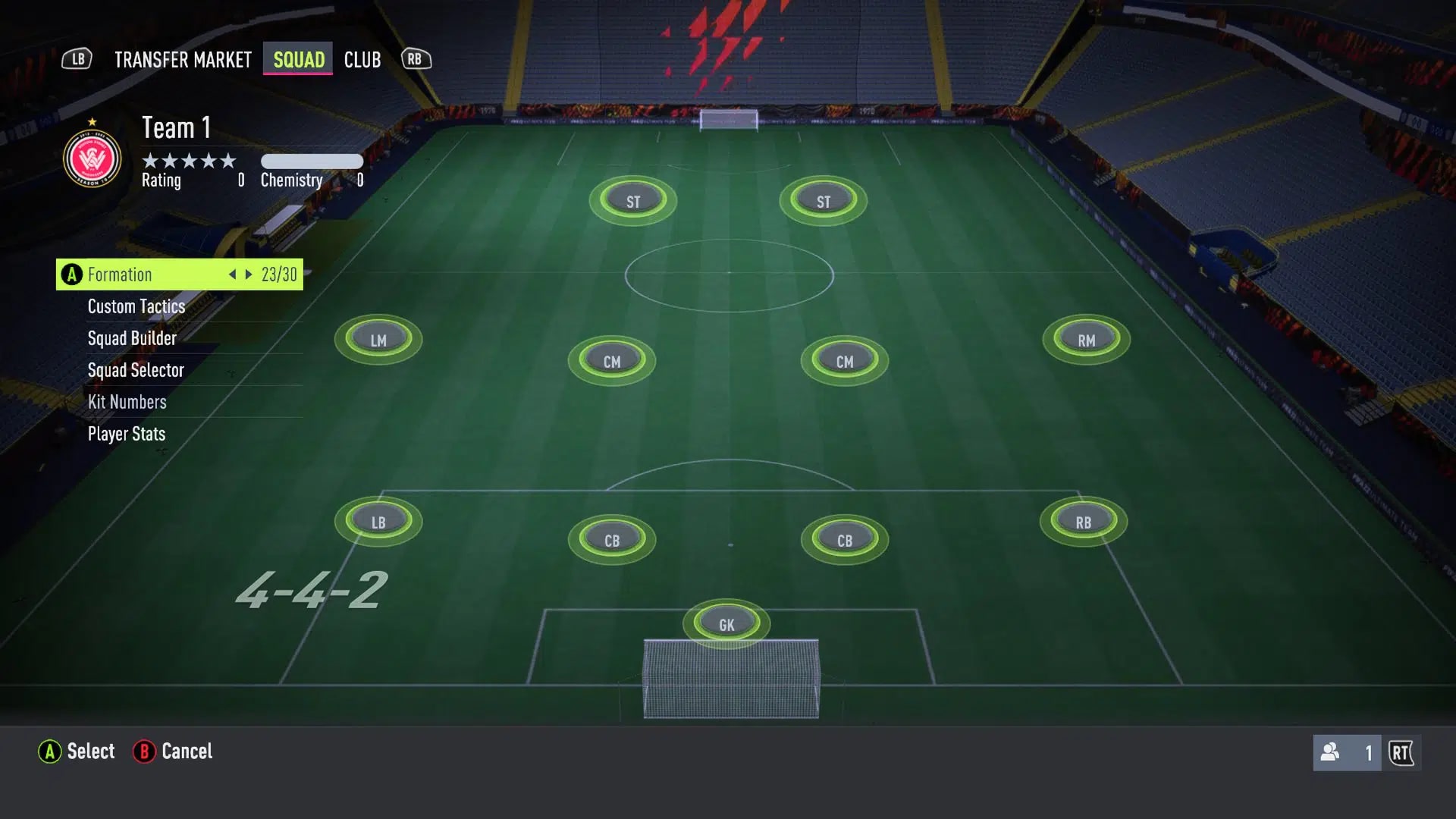The image size is (1456, 819).
Task: Open Kit Numbers settings
Action: click(x=127, y=402)
